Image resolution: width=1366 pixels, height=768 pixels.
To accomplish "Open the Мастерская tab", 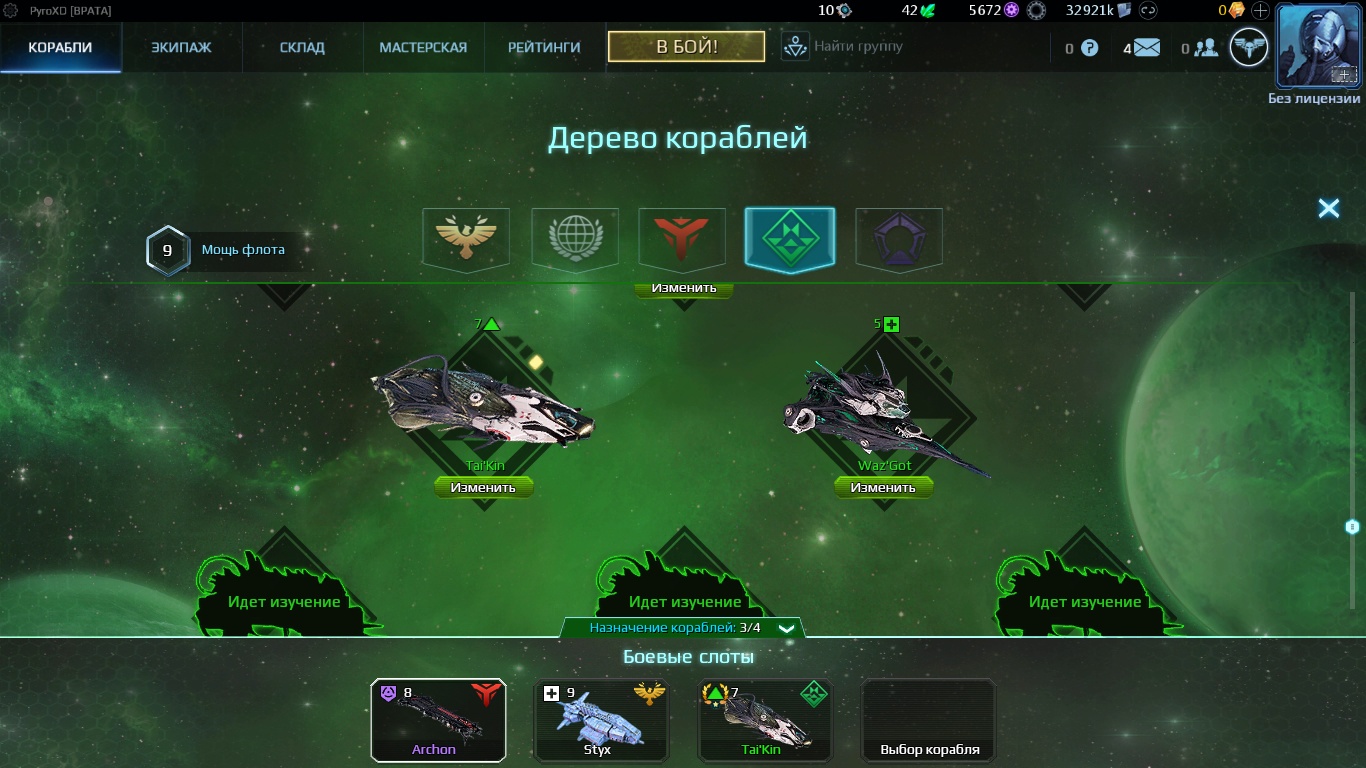I will coord(423,47).
